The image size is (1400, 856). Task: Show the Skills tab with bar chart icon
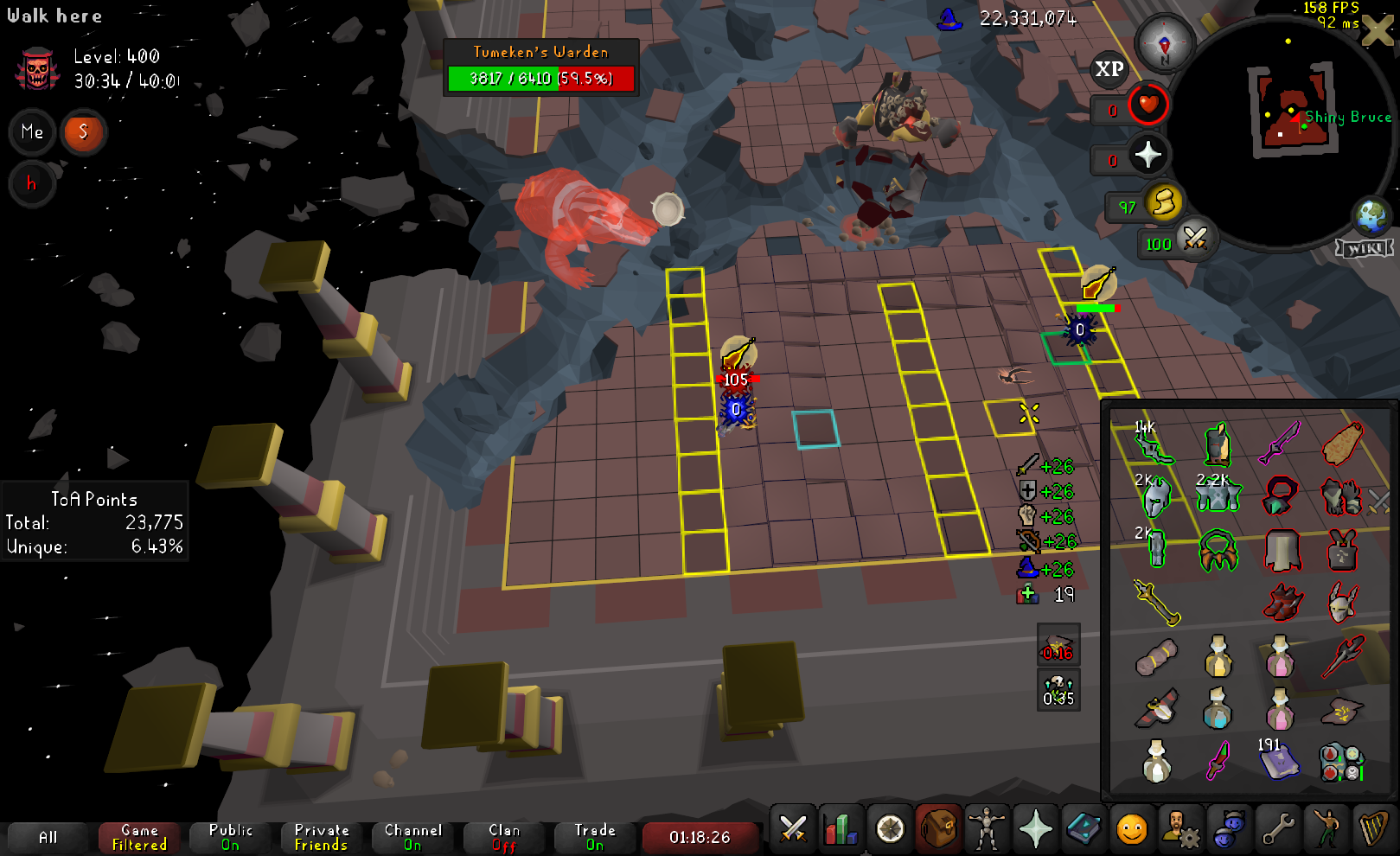(x=841, y=829)
